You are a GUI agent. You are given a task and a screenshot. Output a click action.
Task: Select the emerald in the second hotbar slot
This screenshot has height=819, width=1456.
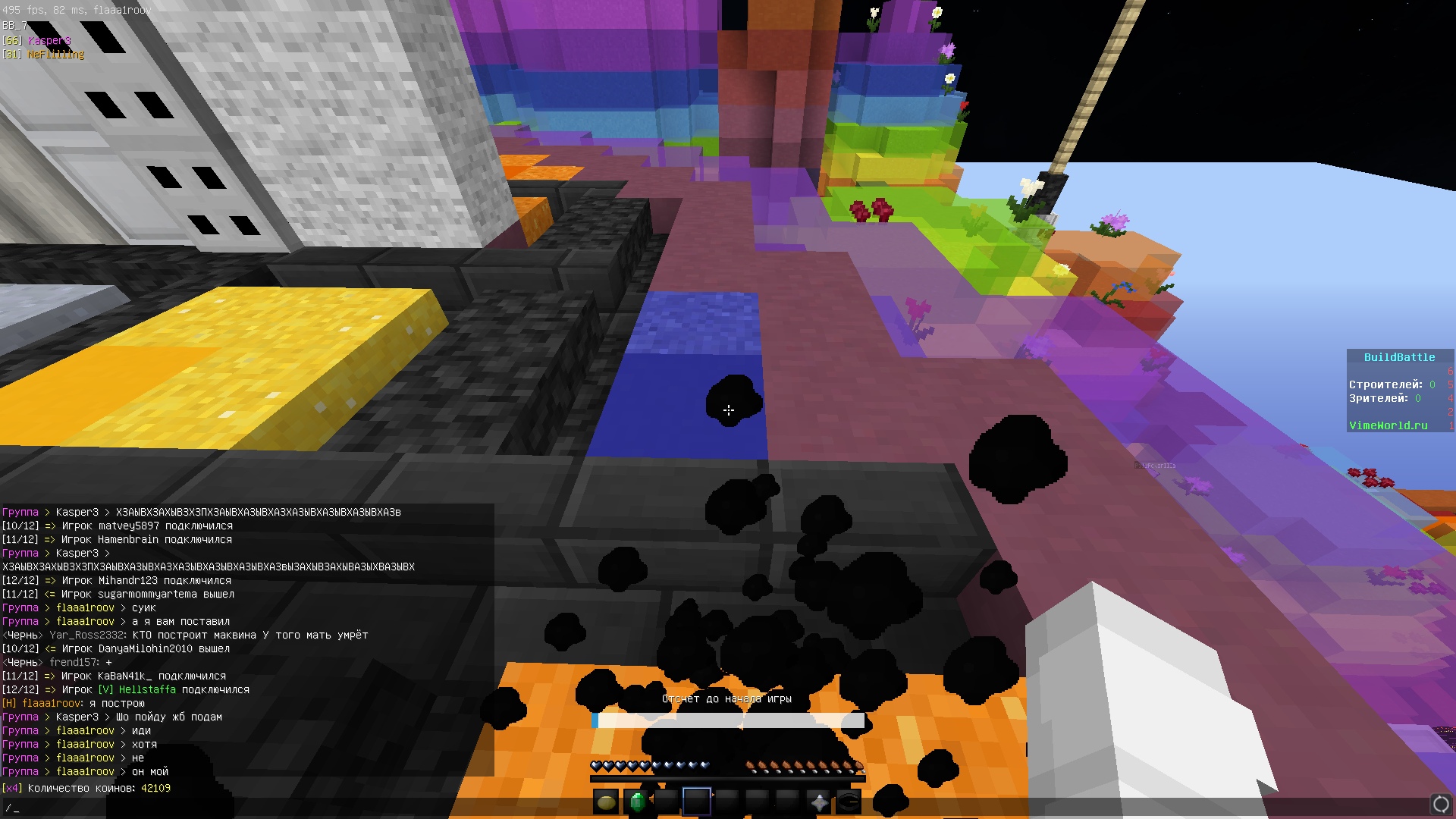(x=635, y=801)
